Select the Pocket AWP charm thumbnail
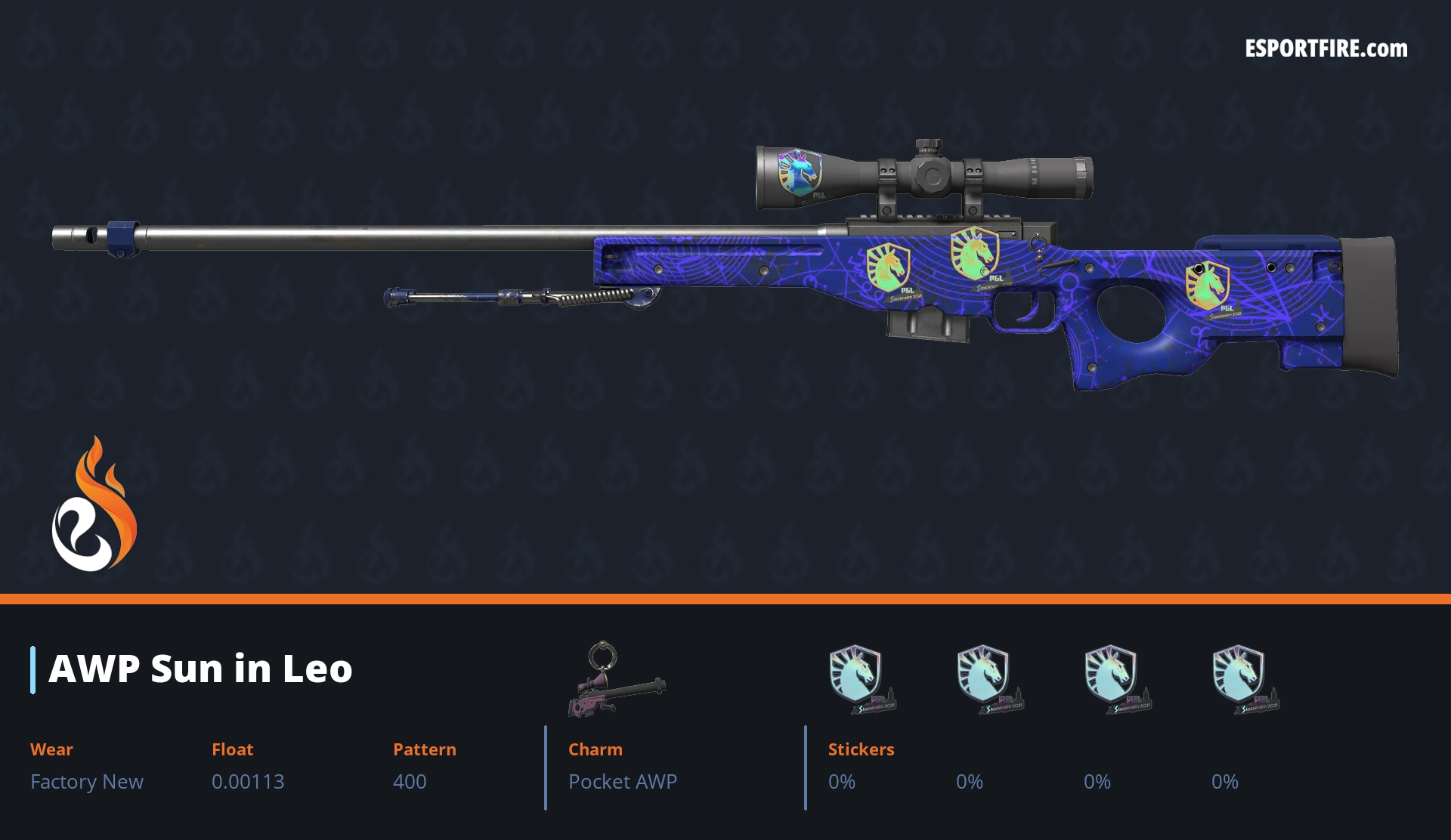The image size is (1451, 840). tap(615, 680)
